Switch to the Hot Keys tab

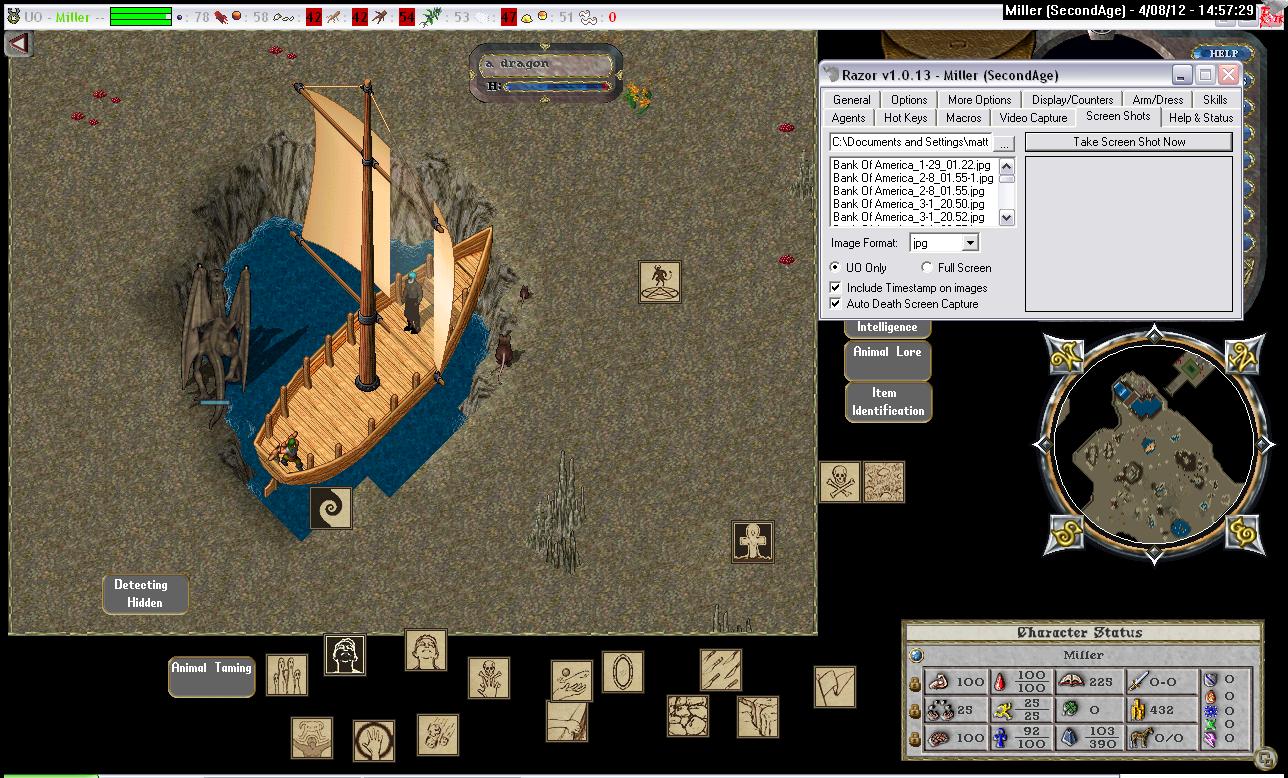905,118
